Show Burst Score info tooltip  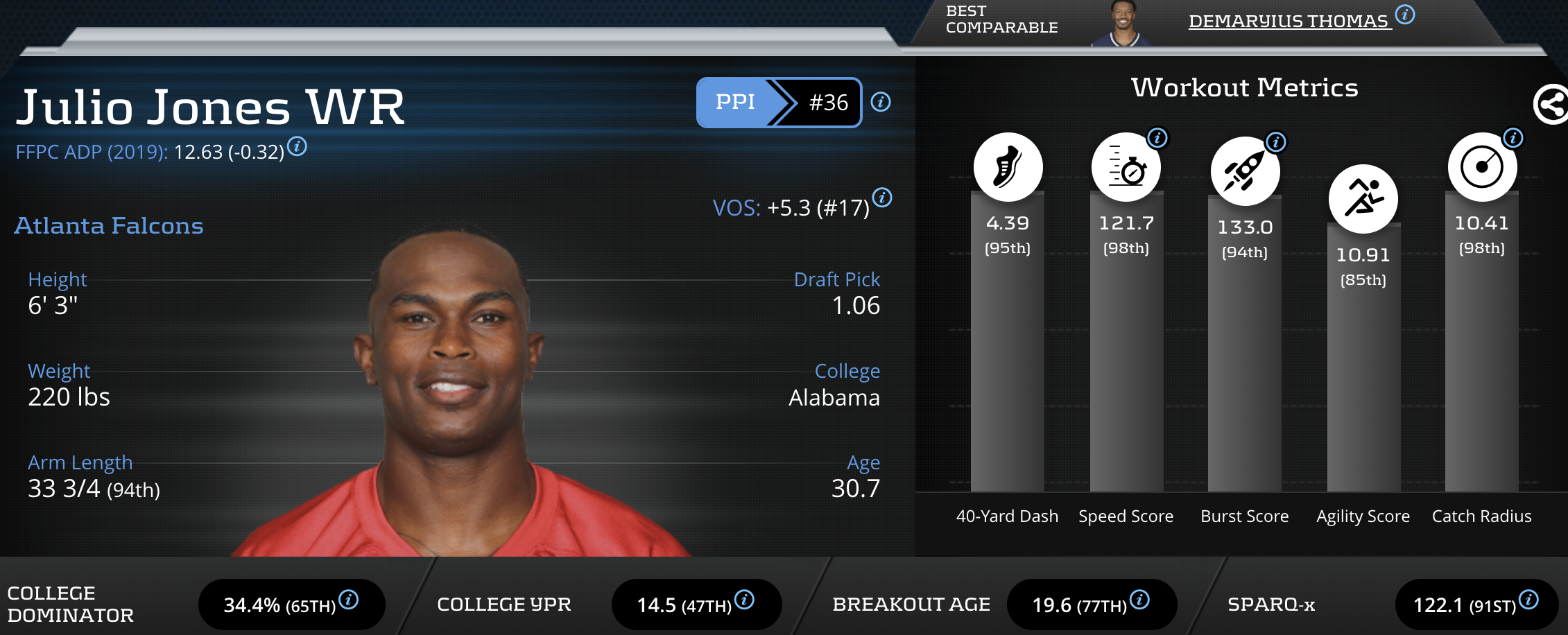(1276, 142)
